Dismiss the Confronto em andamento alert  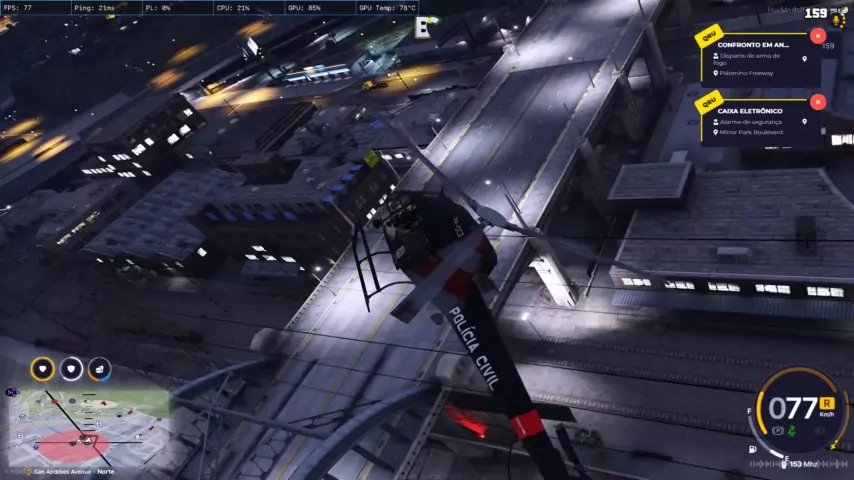click(818, 36)
